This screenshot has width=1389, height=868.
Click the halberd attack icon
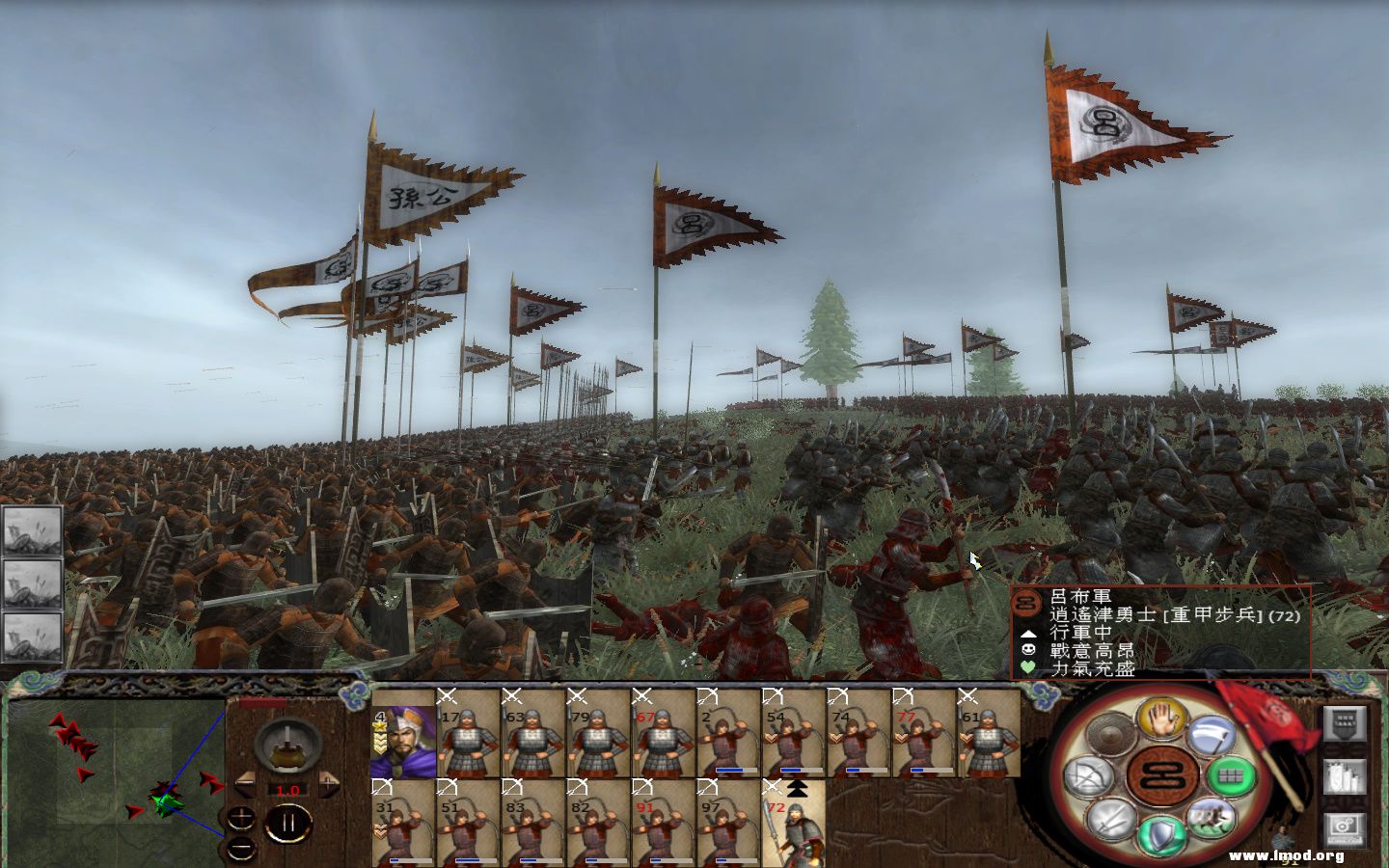[1211, 734]
